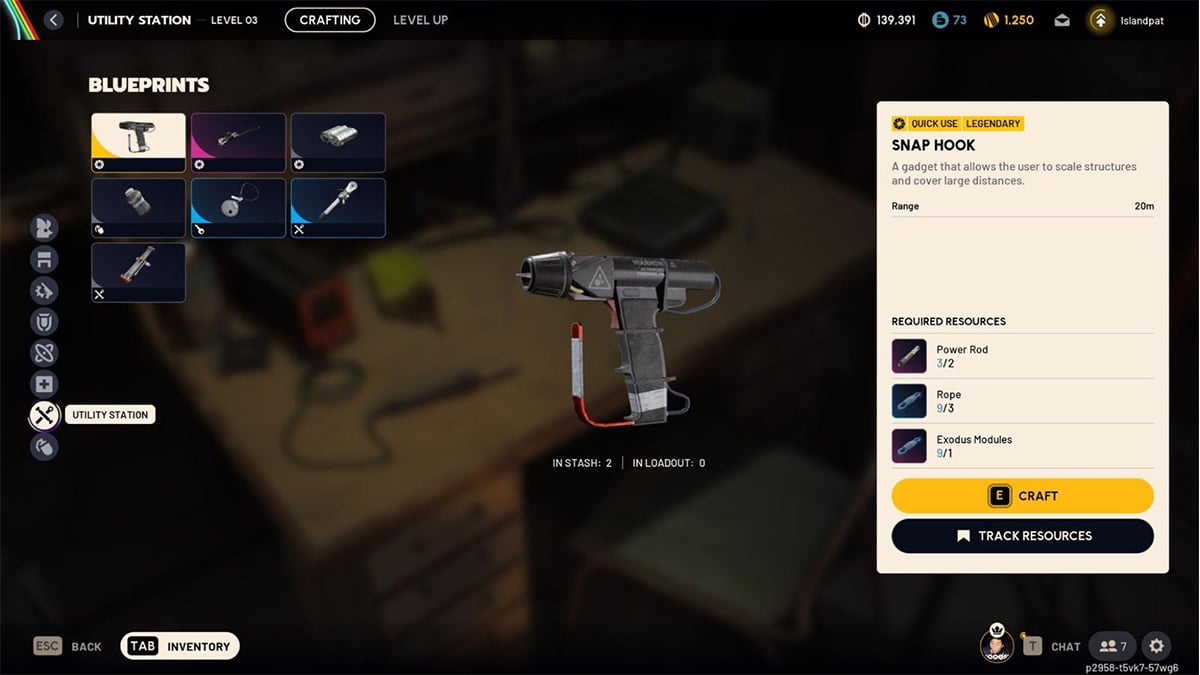Select the gray canister blueprint tile
Screen dimensions: 1200x675
[x=138, y=208]
